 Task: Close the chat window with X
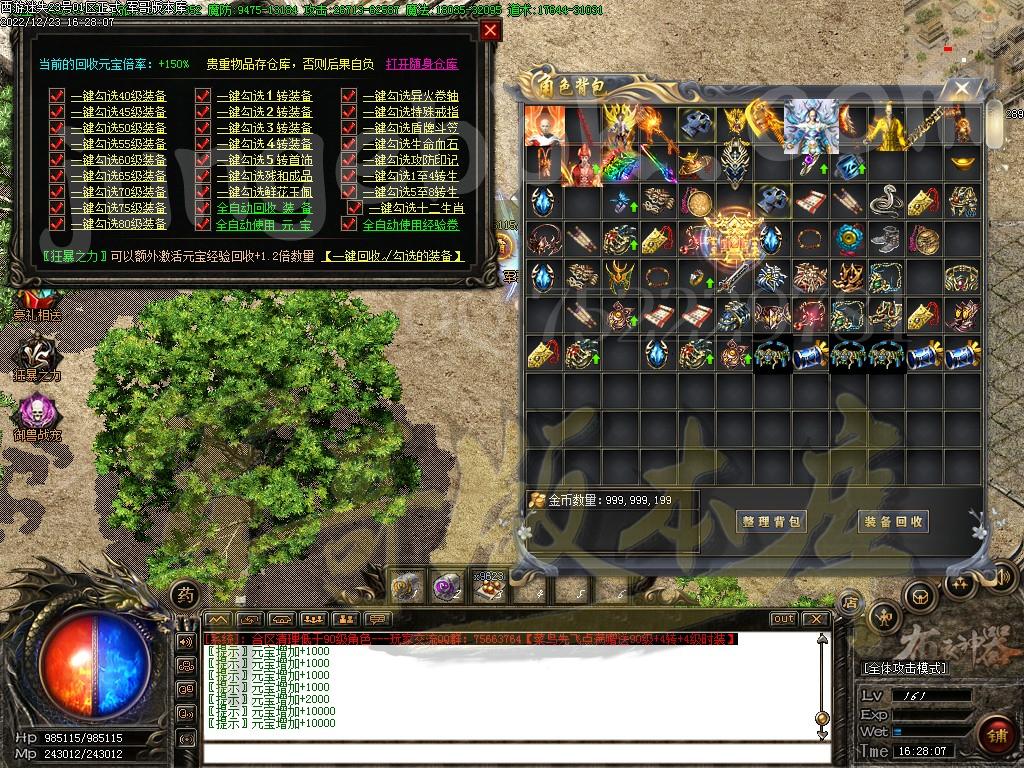814,619
